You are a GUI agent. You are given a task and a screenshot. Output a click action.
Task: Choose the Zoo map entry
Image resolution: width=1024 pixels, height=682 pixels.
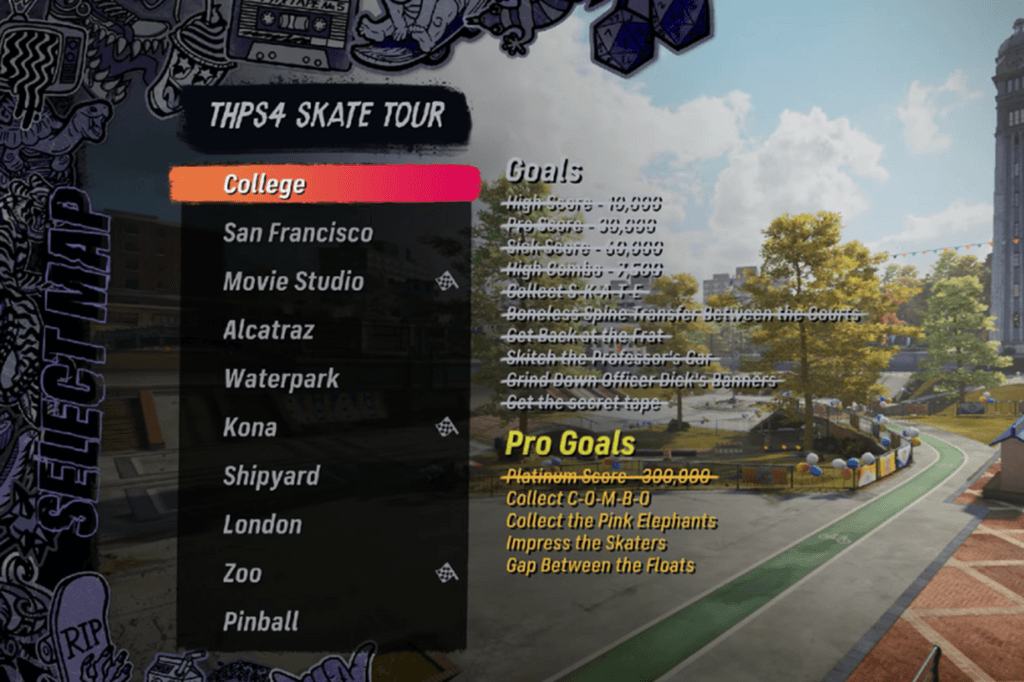coord(243,573)
